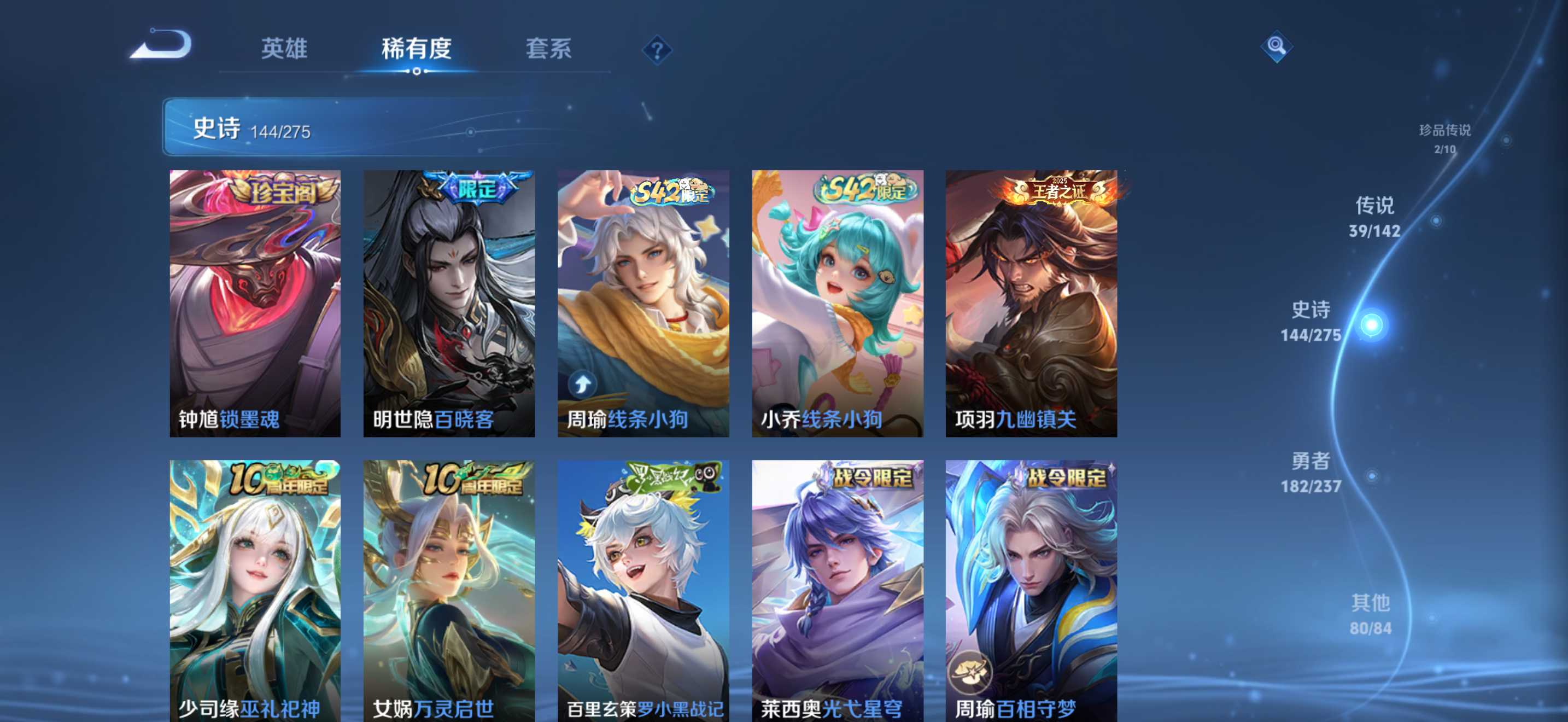Open the help question mark icon
The image size is (1568, 722).
click(657, 51)
